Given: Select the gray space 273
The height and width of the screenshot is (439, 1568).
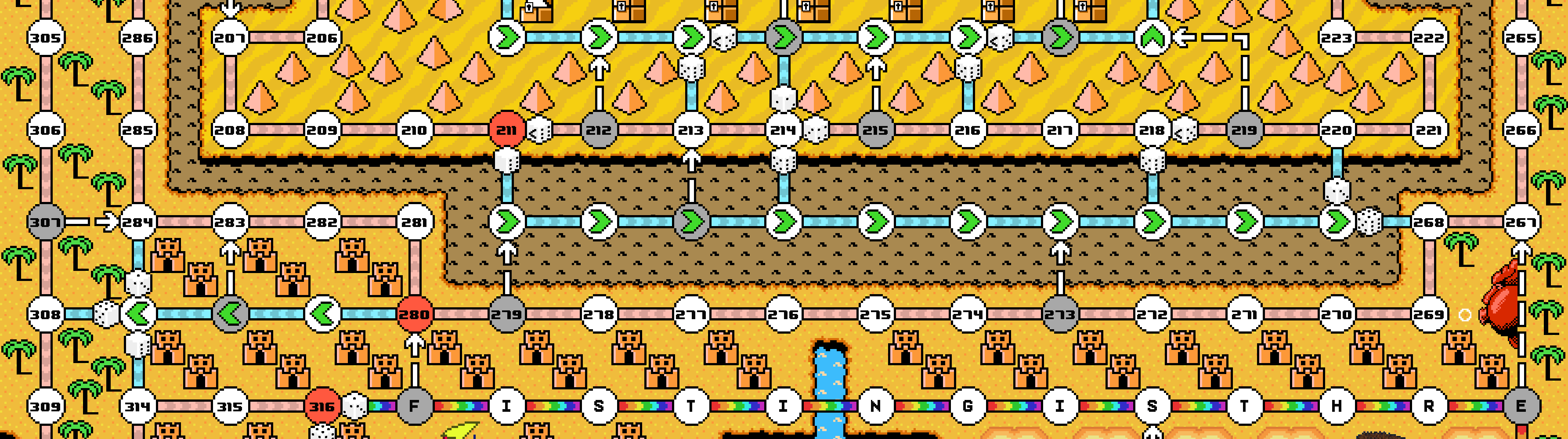Looking at the screenshot, I should click(1060, 314).
